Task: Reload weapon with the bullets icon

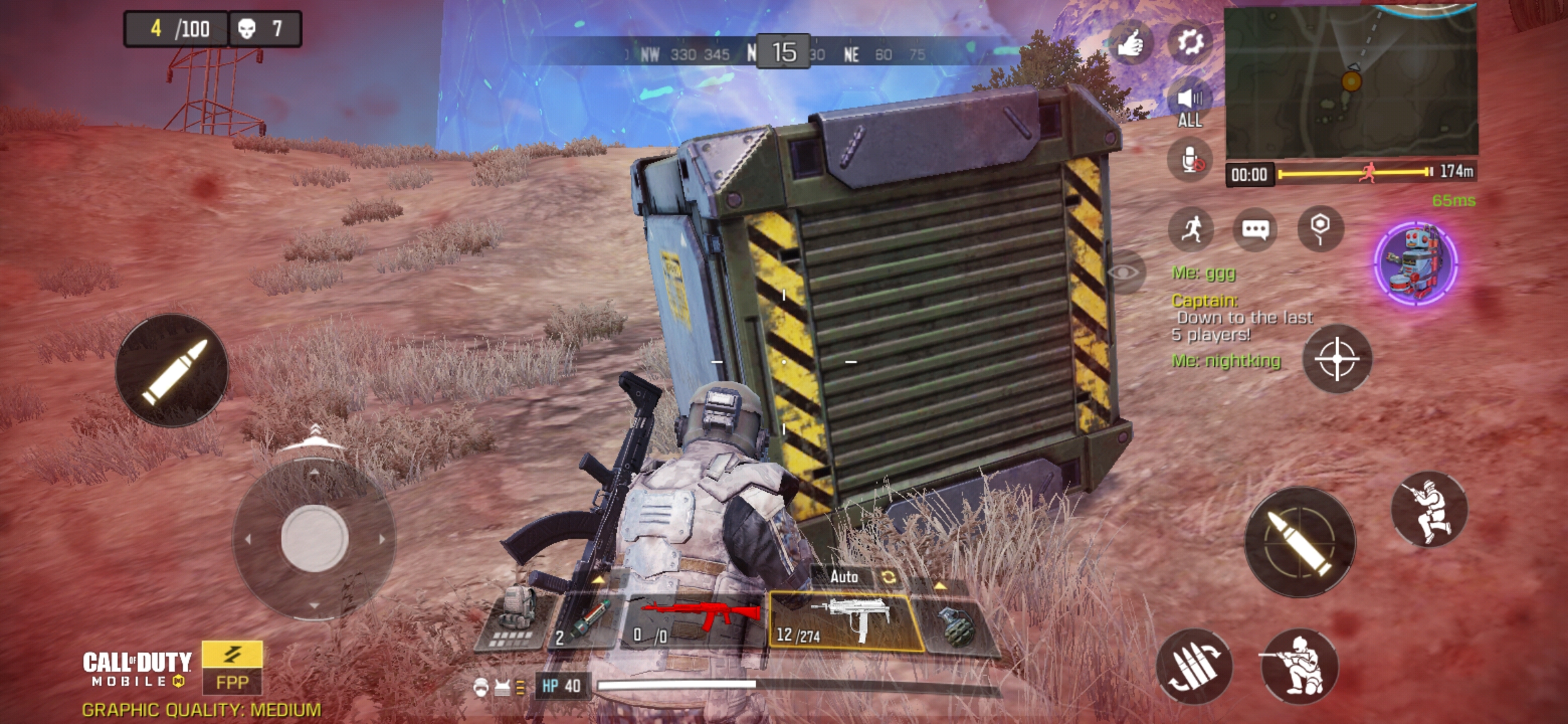Action: coord(1194,667)
